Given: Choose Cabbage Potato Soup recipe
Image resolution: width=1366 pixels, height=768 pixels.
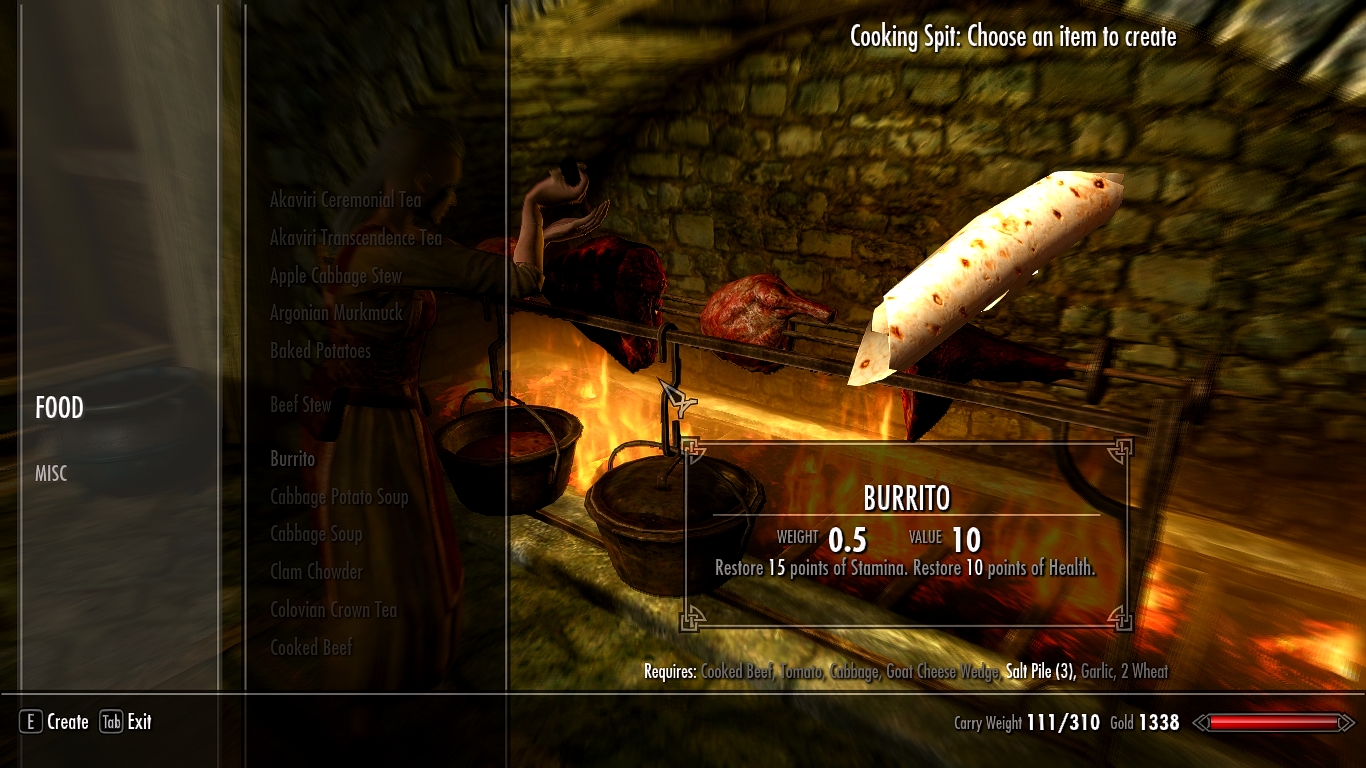Looking at the screenshot, I should [339, 497].
